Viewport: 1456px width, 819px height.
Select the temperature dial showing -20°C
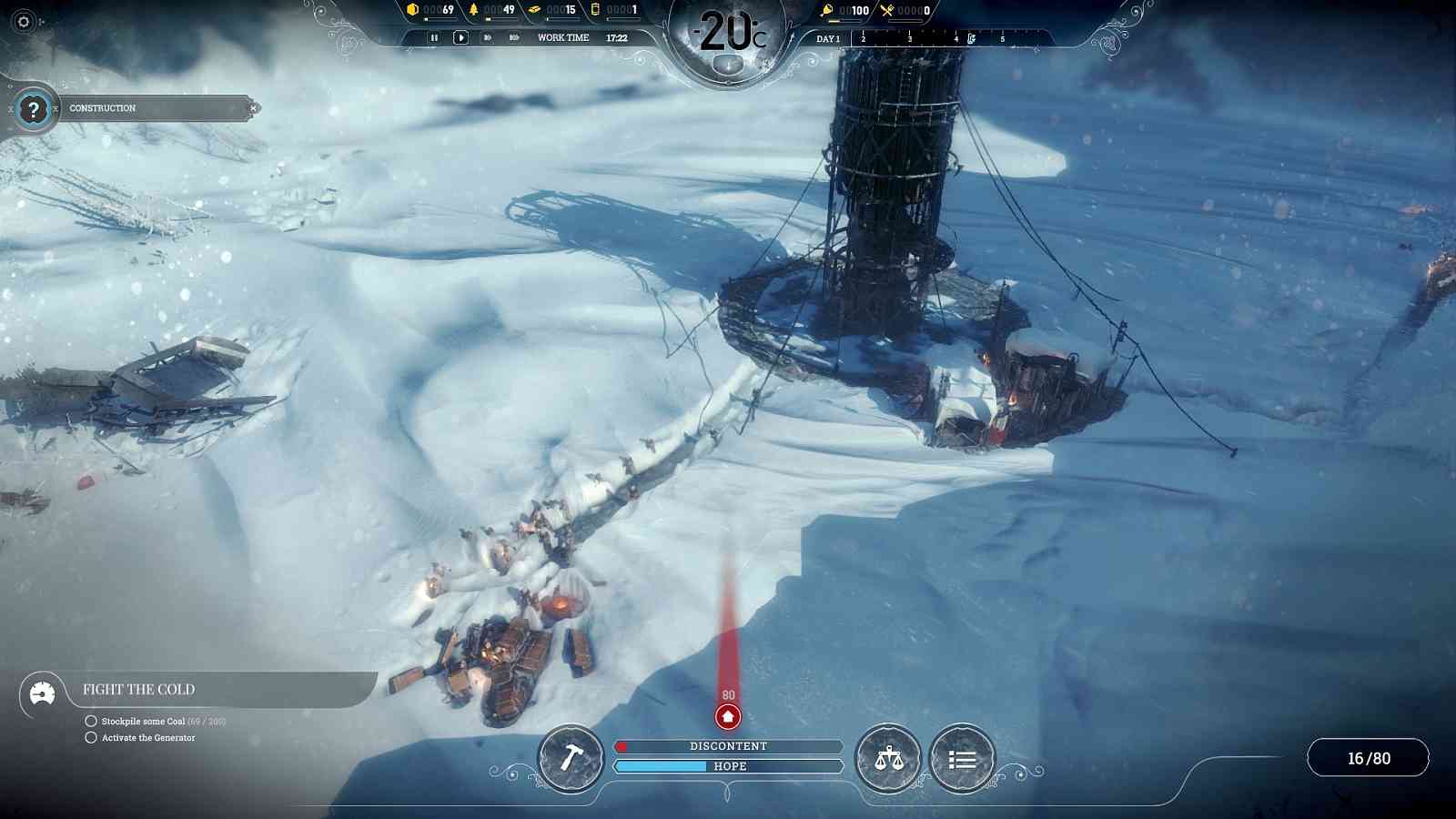(x=728, y=30)
